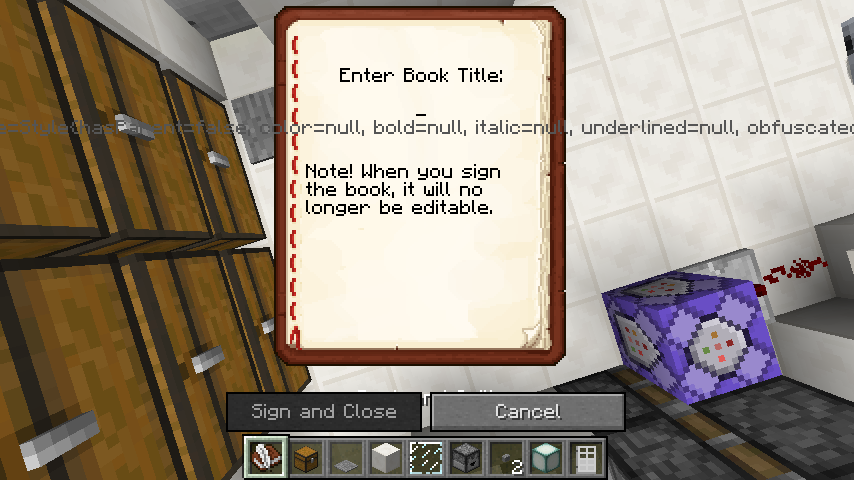Select the glass block hotbar slot
The image size is (854, 480).
tap(425, 459)
